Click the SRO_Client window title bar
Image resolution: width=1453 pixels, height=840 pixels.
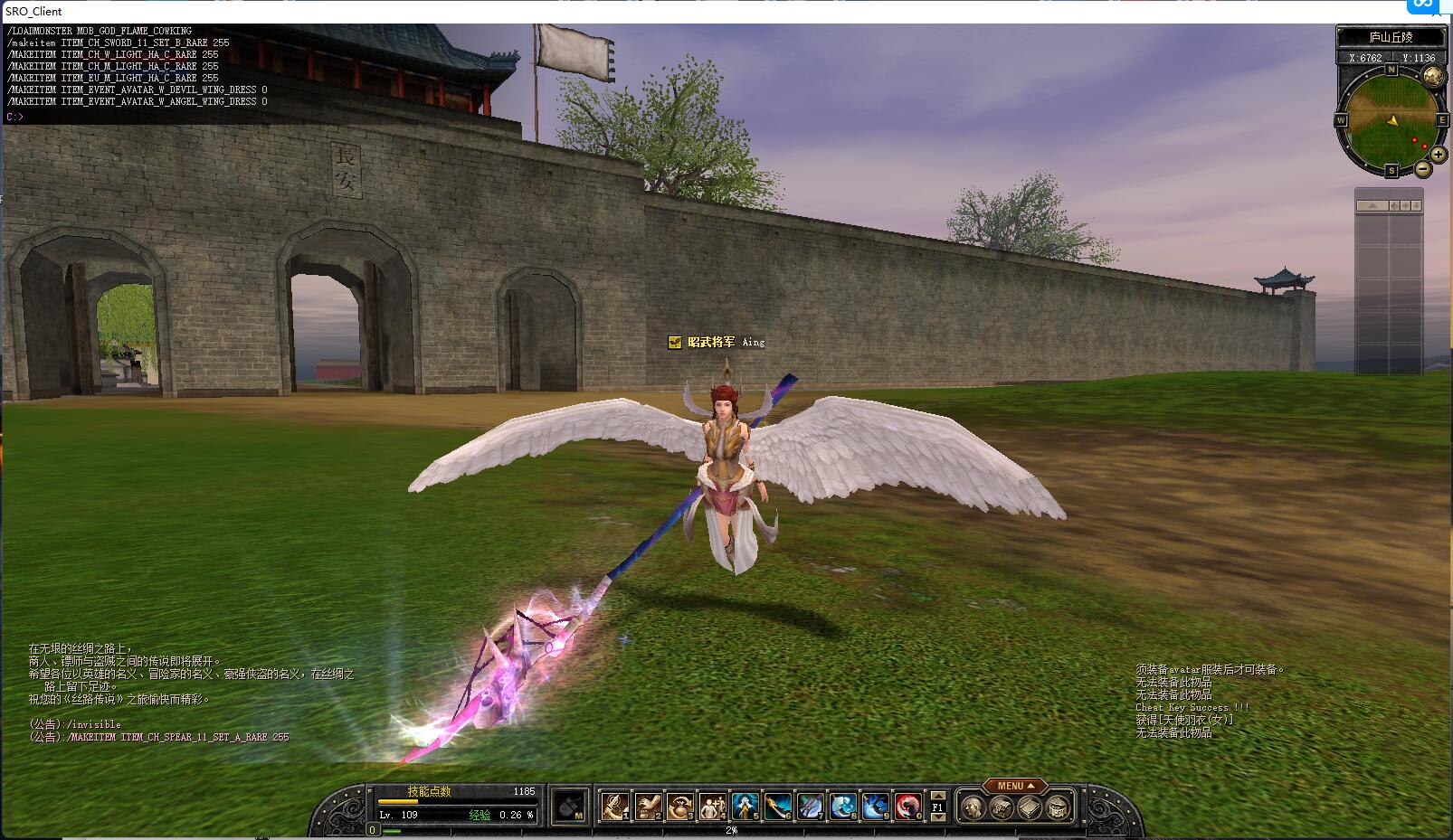[x=633, y=11]
